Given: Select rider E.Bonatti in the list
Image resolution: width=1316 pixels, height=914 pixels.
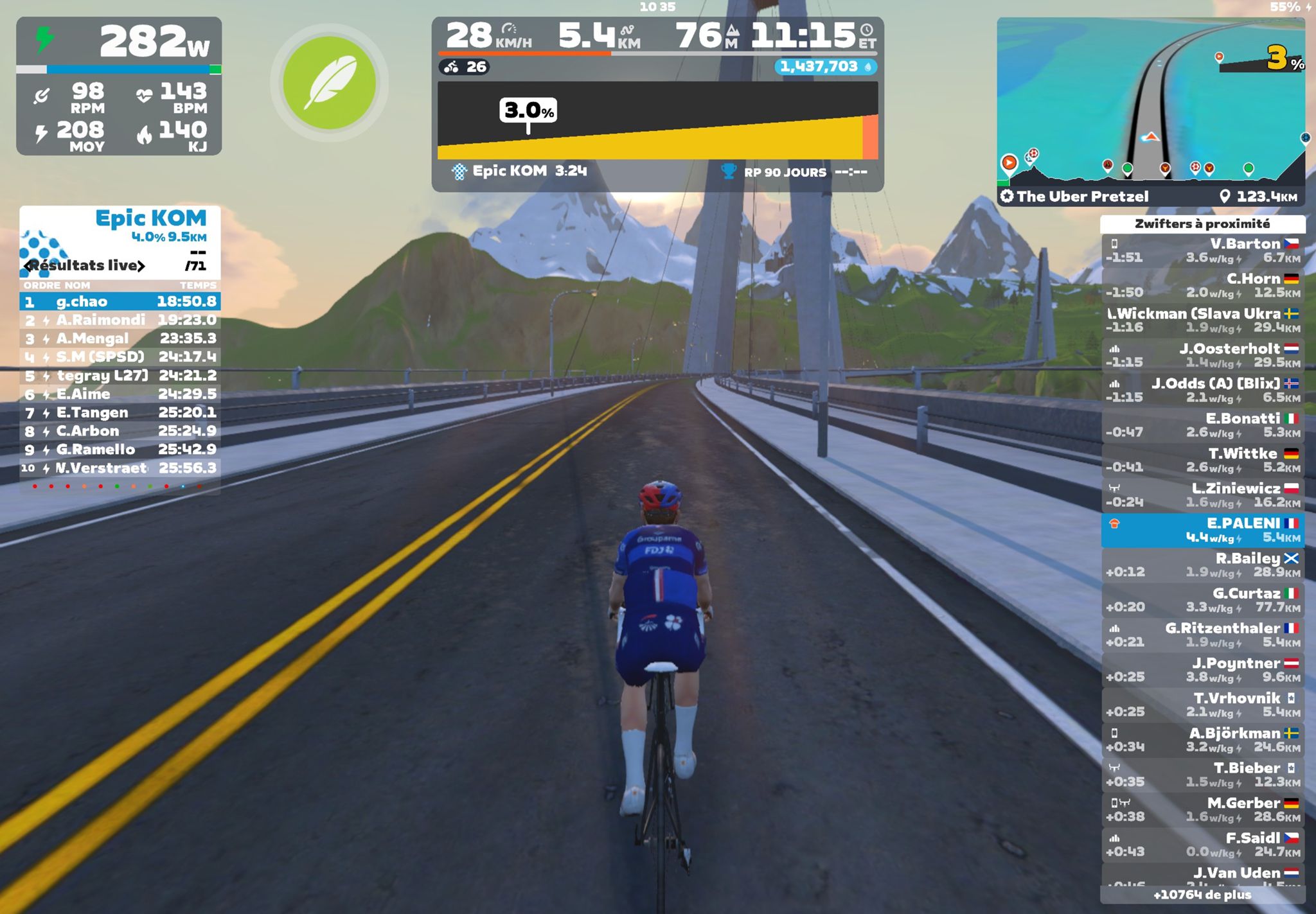Looking at the screenshot, I should (1202, 425).
